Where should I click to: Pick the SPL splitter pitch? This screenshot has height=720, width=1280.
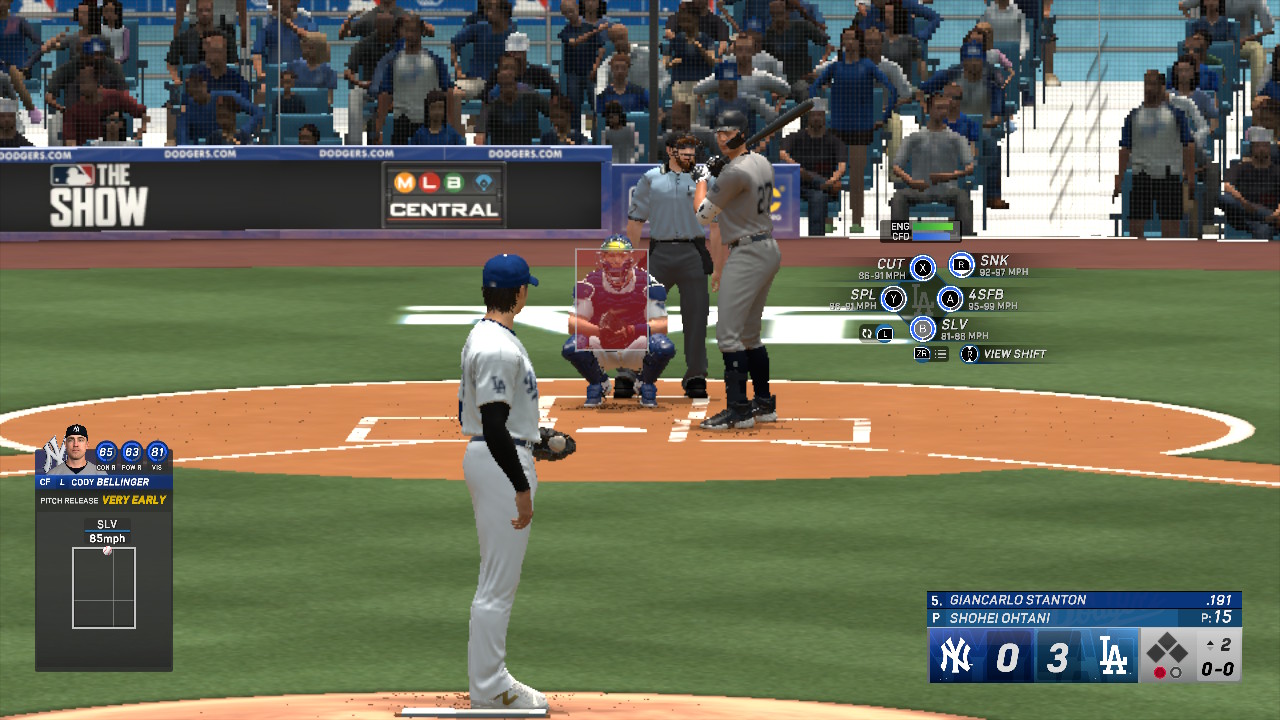coord(893,298)
